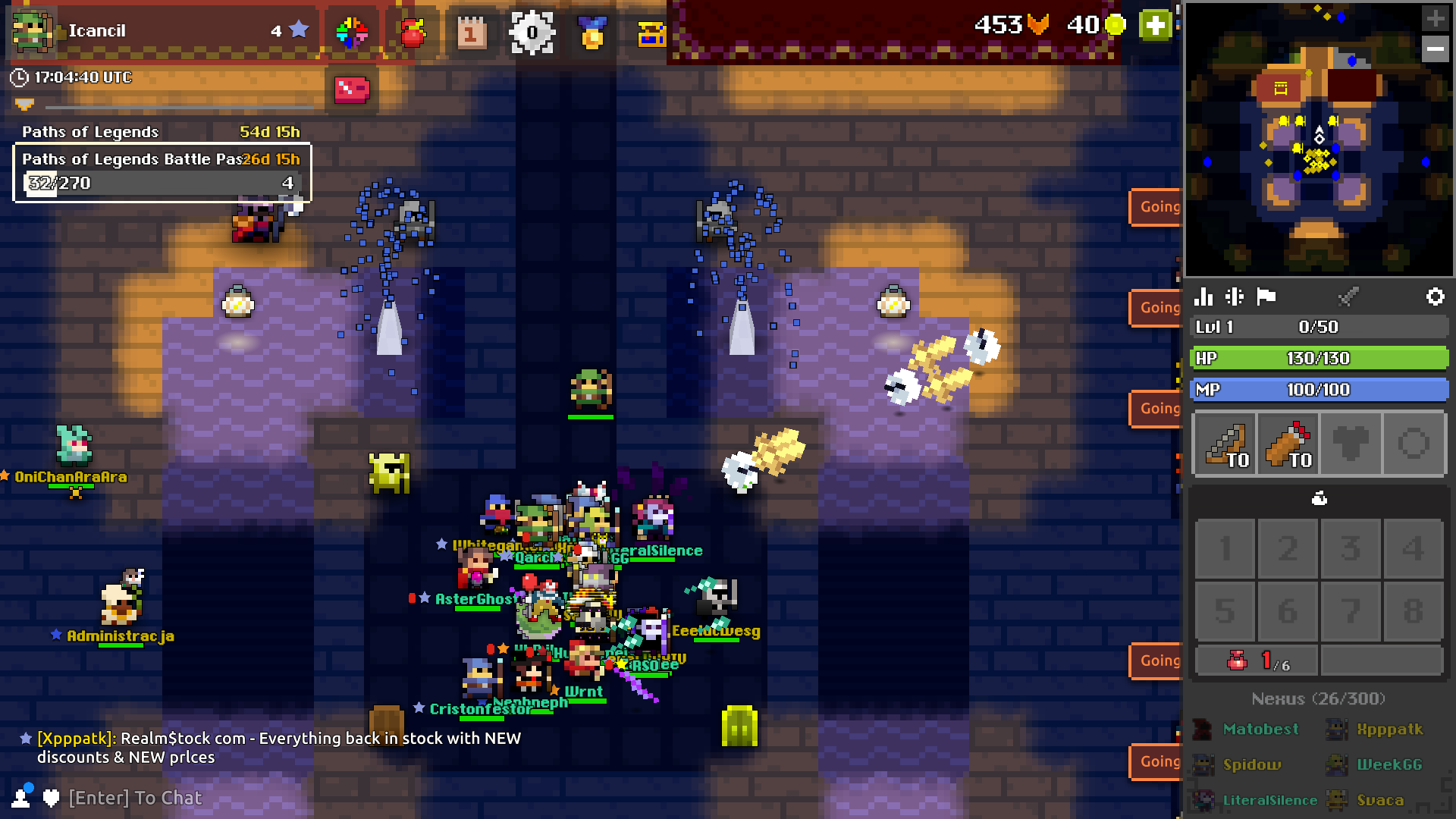Open the golden gift chest icon
This screenshot has width=1456, height=819.
click(x=650, y=33)
